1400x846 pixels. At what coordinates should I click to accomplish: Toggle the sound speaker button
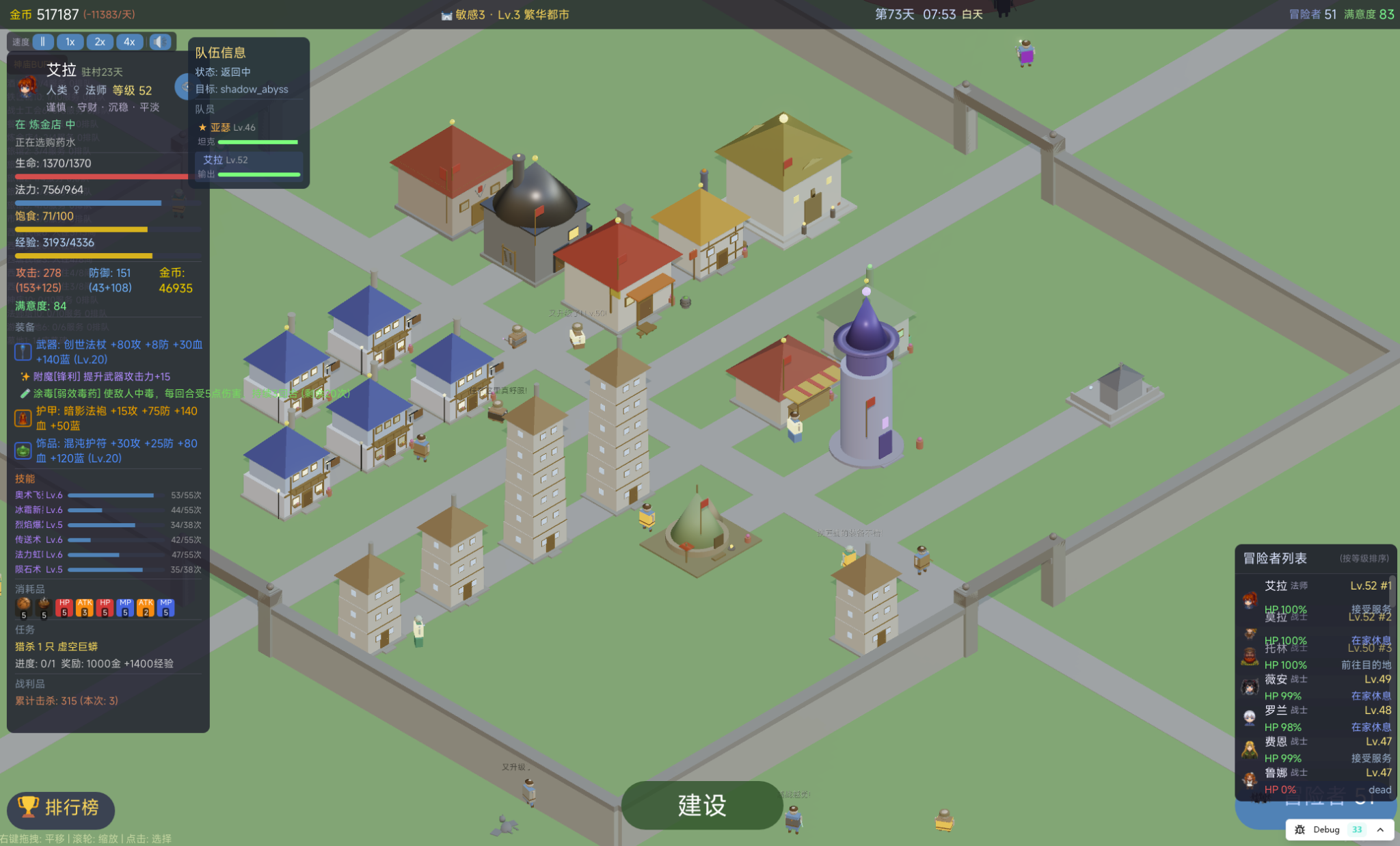(160, 42)
